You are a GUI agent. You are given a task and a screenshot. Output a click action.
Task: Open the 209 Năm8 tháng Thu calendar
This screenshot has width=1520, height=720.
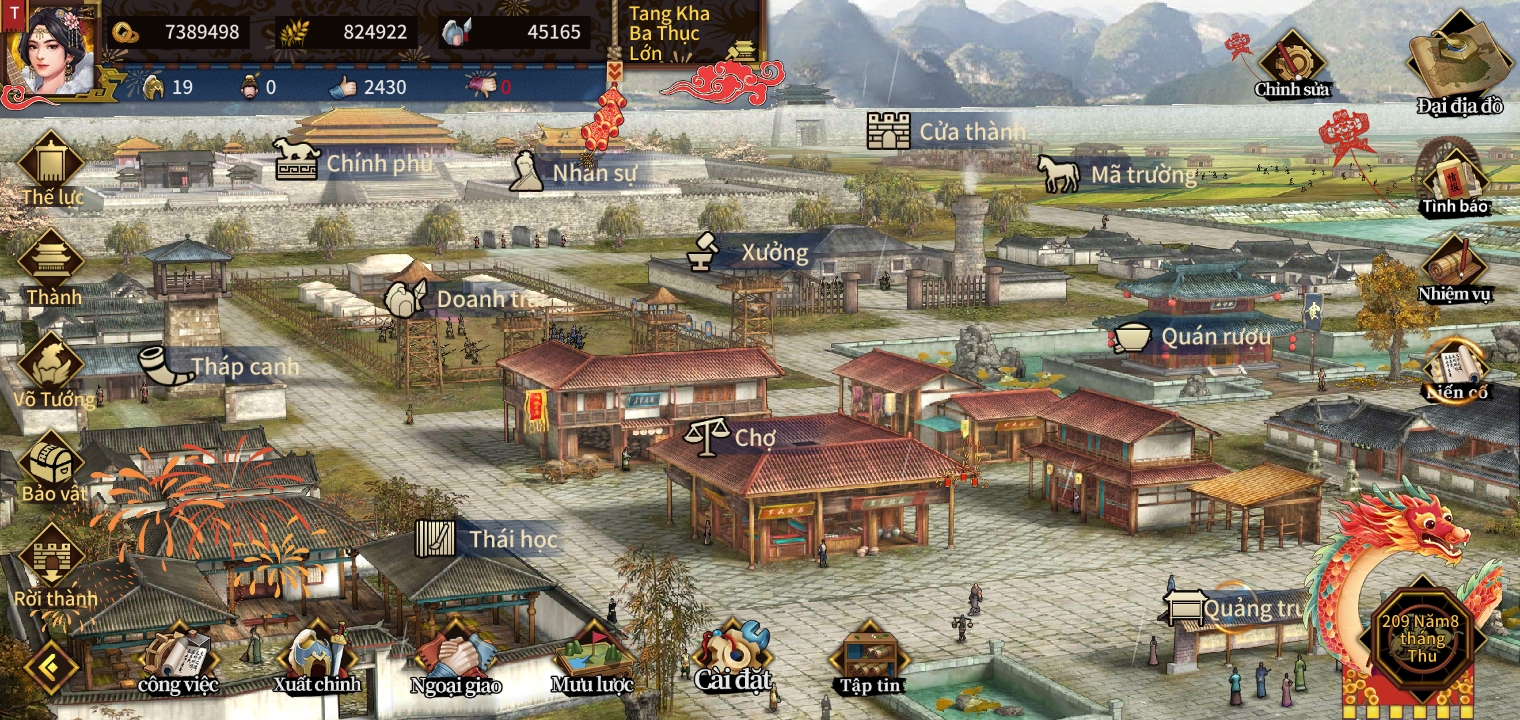coord(1422,638)
